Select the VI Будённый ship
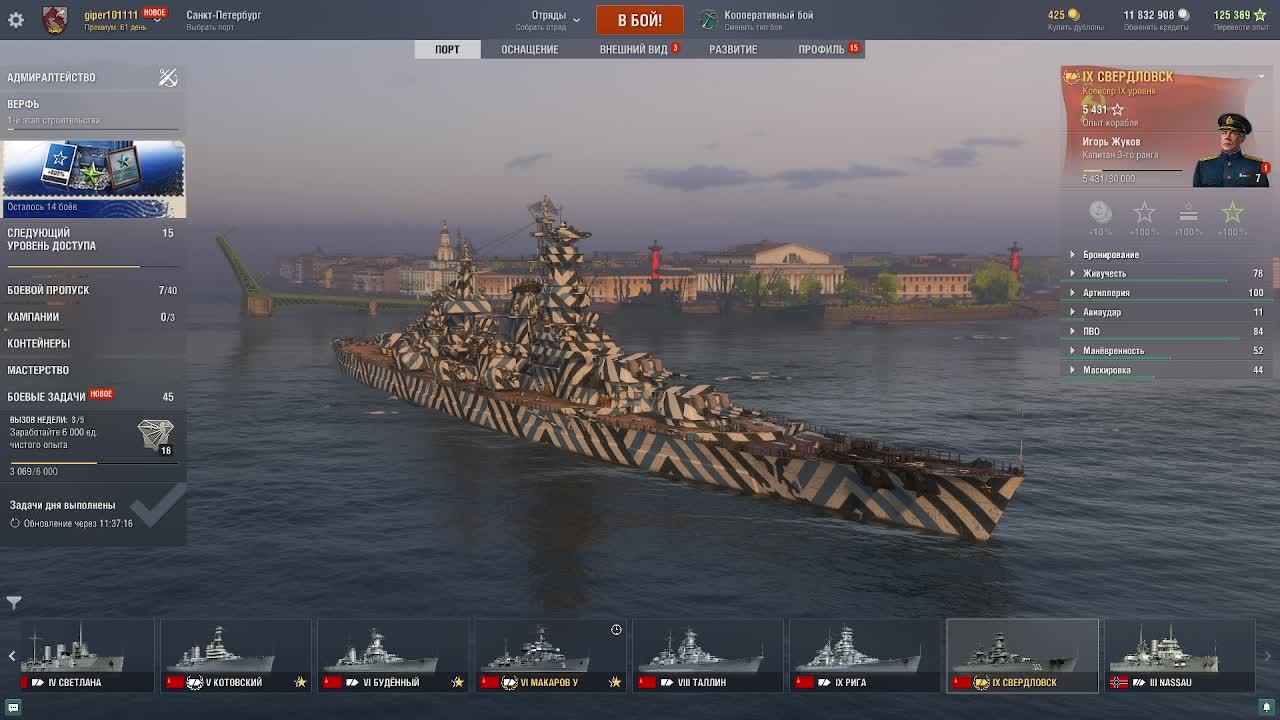Image resolution: width=1280 pixels, height=720 pixels. [x=392, y=656]
